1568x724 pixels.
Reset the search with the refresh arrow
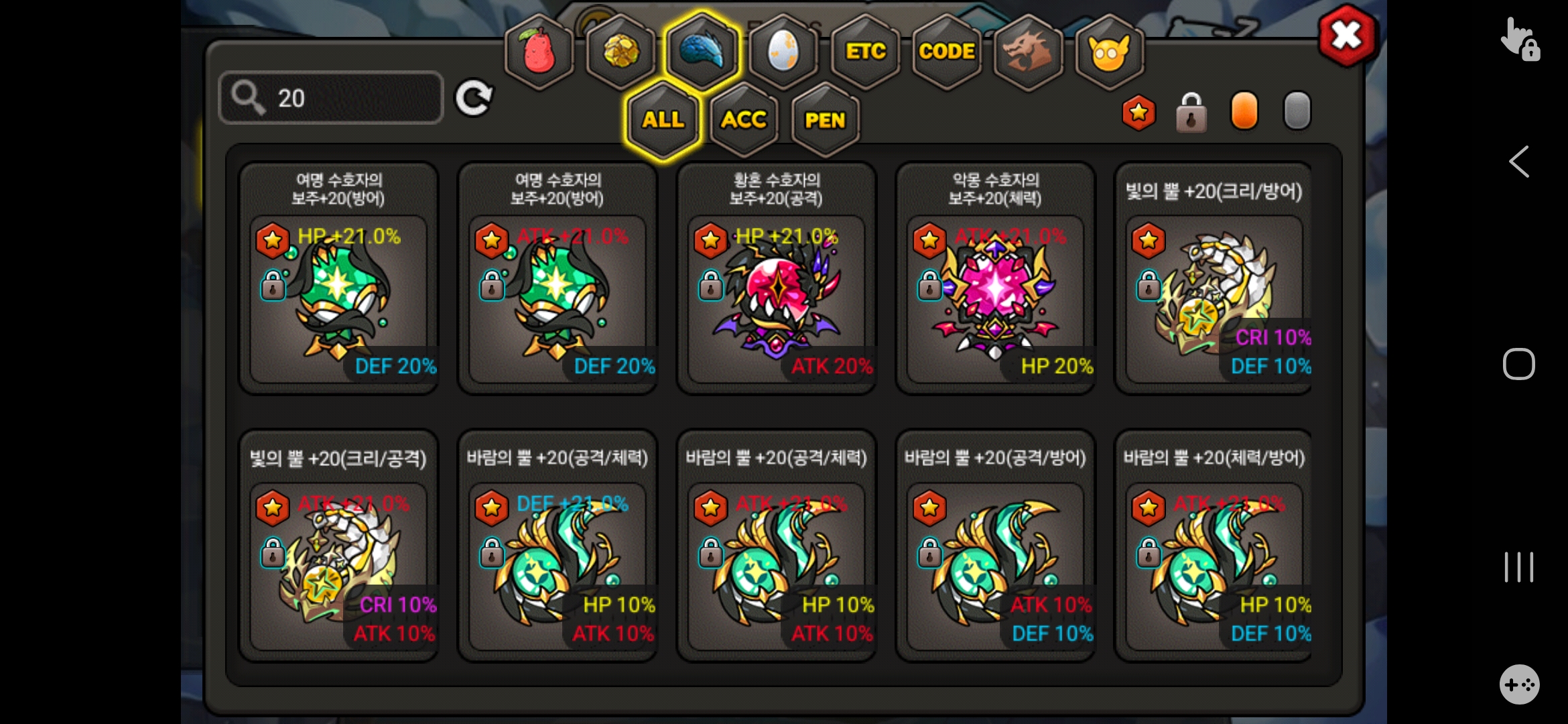[x=474, y=99]
